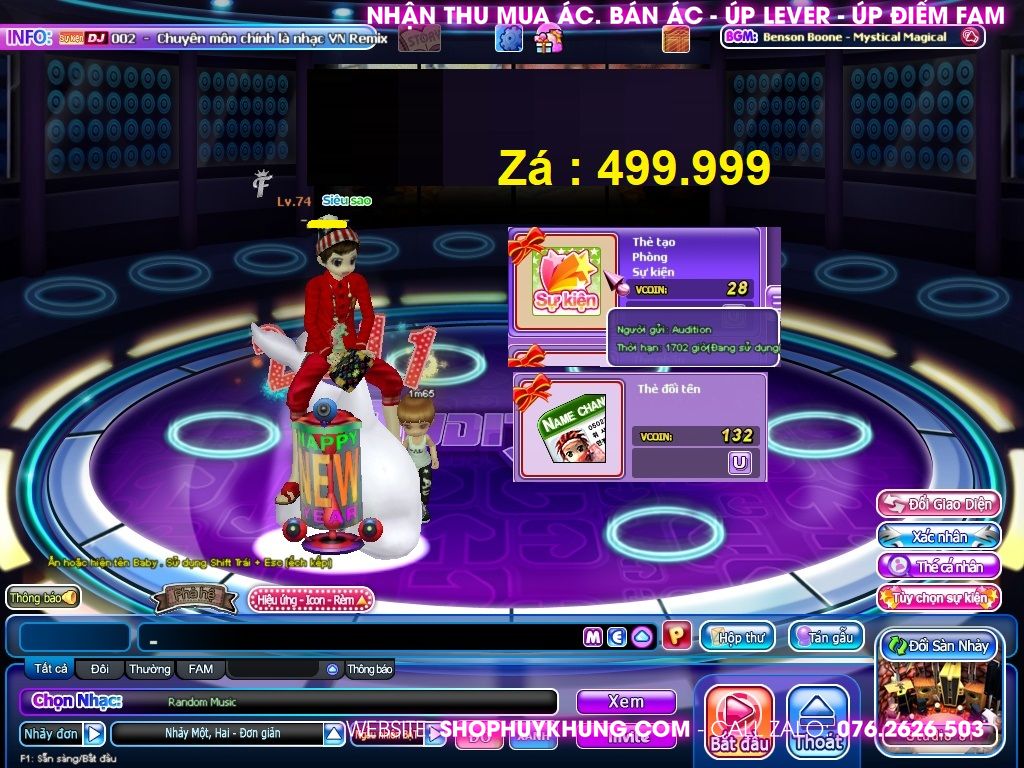Image resolution: width=1024 pixels, height=768 pixels.
Task: Click the Đổi Sàn Nhảy button
Action: pos(938,646)
